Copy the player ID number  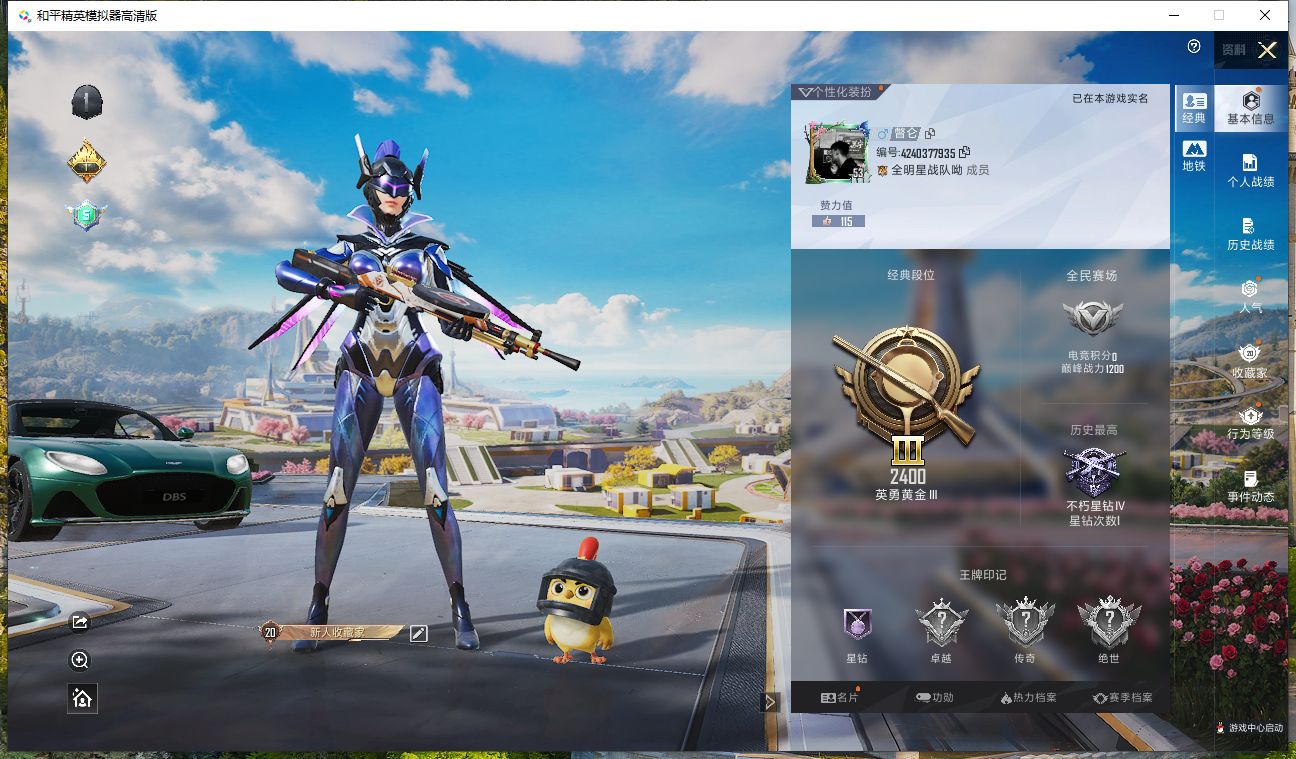tap(965, 153)
